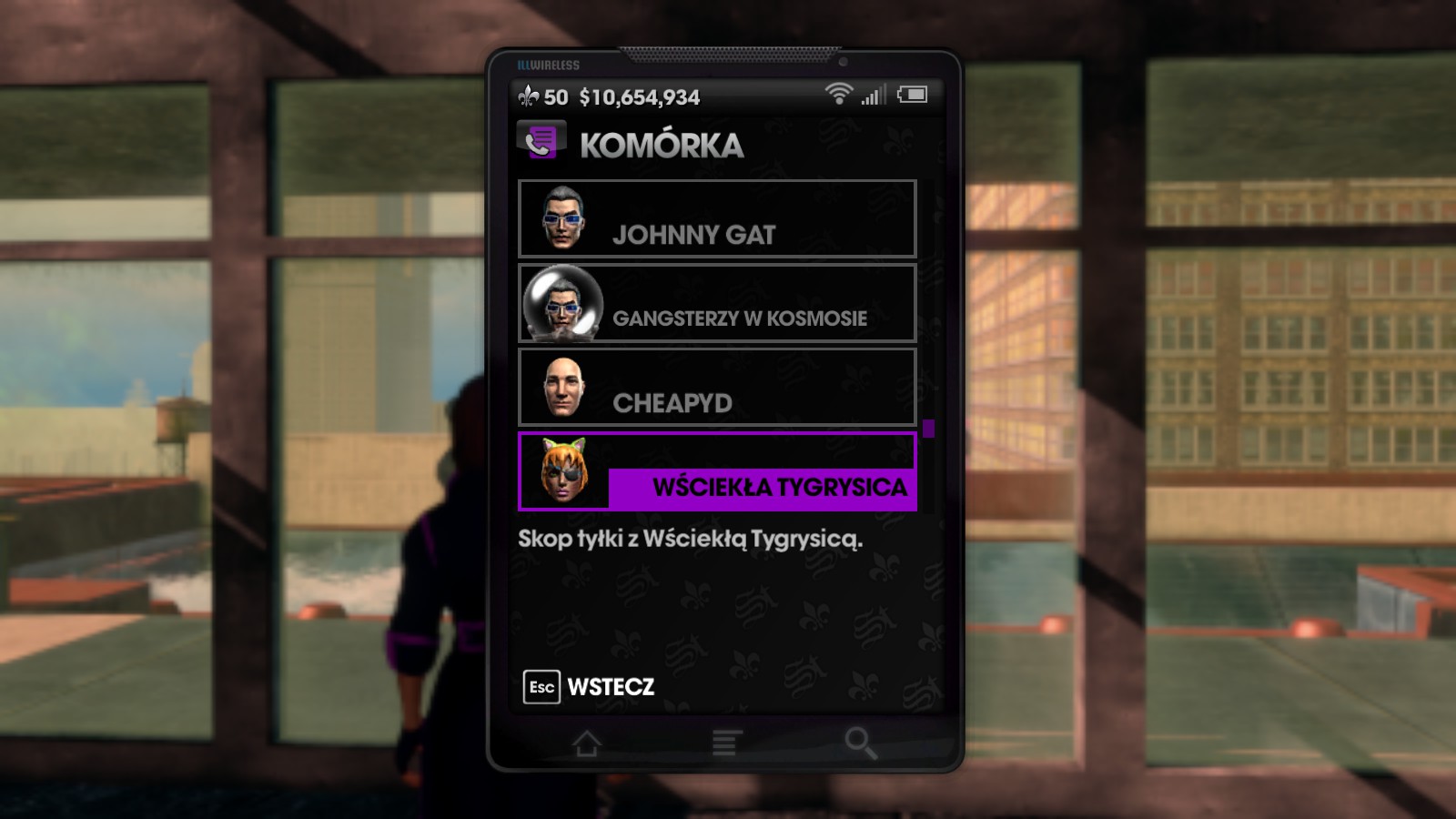Open the phone home screen icon

click(x=588, y=743)
